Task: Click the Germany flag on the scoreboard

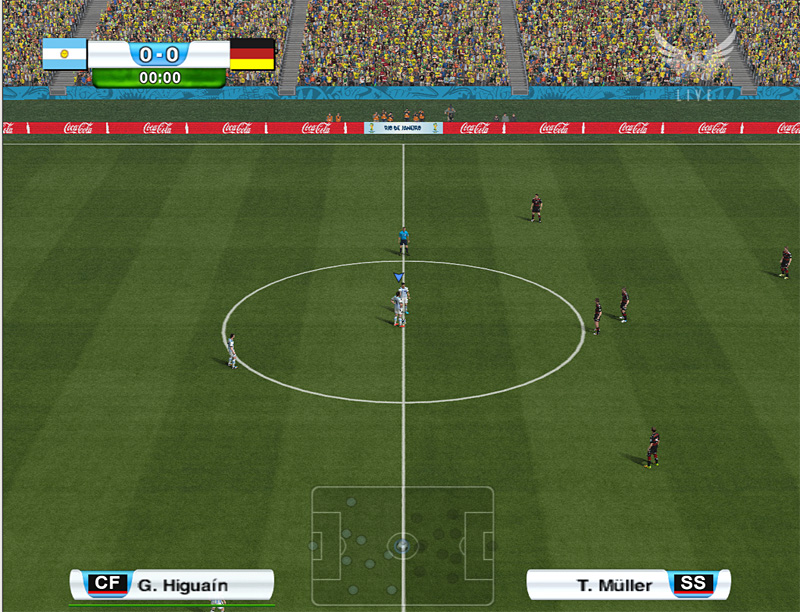Action: [x=252, y=54]
